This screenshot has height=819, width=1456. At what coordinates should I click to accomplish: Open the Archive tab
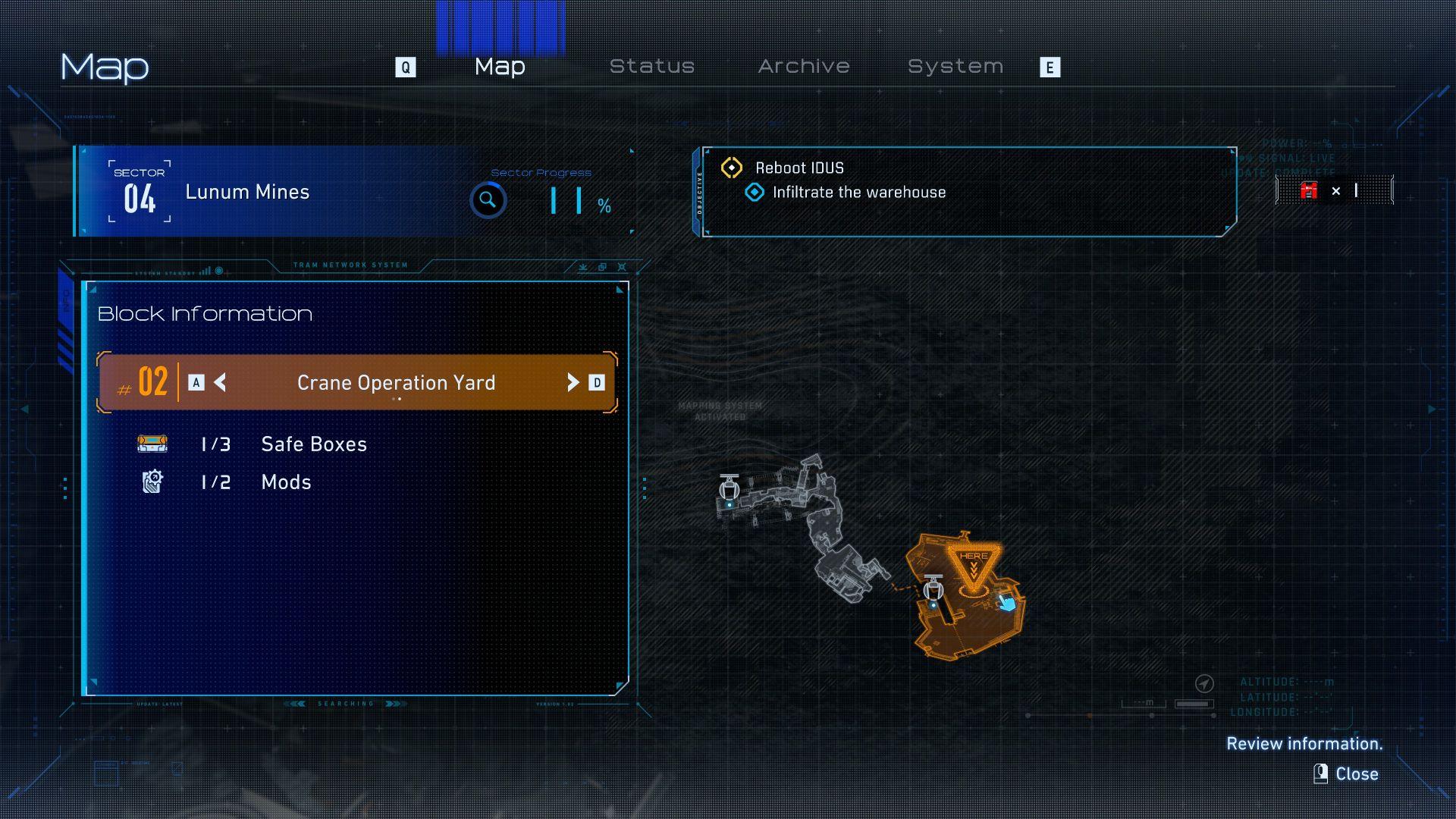click(x=804, y=67)
